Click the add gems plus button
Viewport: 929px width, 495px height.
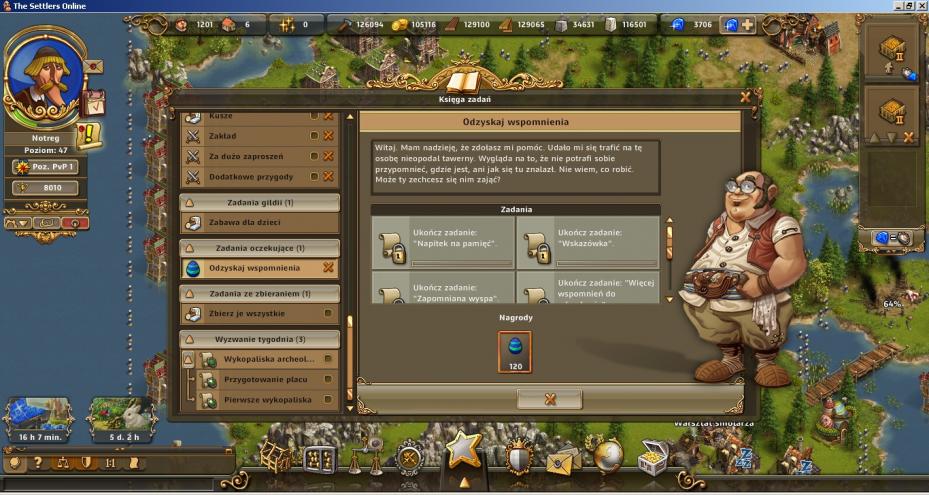(746, 24)
